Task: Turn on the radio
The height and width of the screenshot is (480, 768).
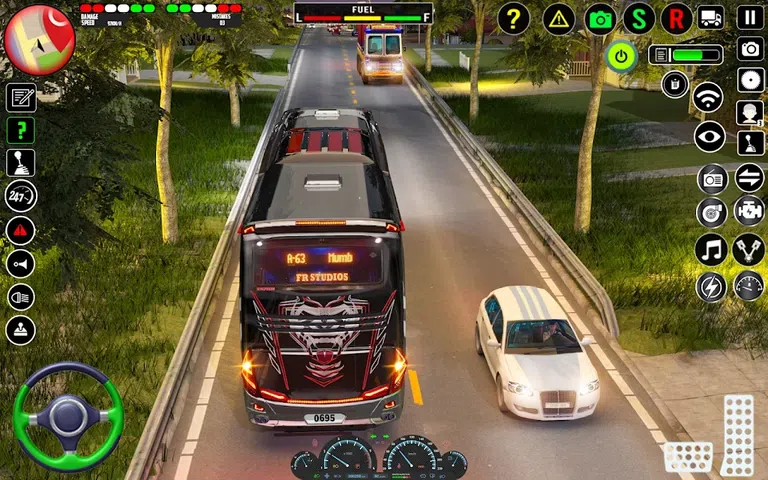Action: click(x=712, y=179)
